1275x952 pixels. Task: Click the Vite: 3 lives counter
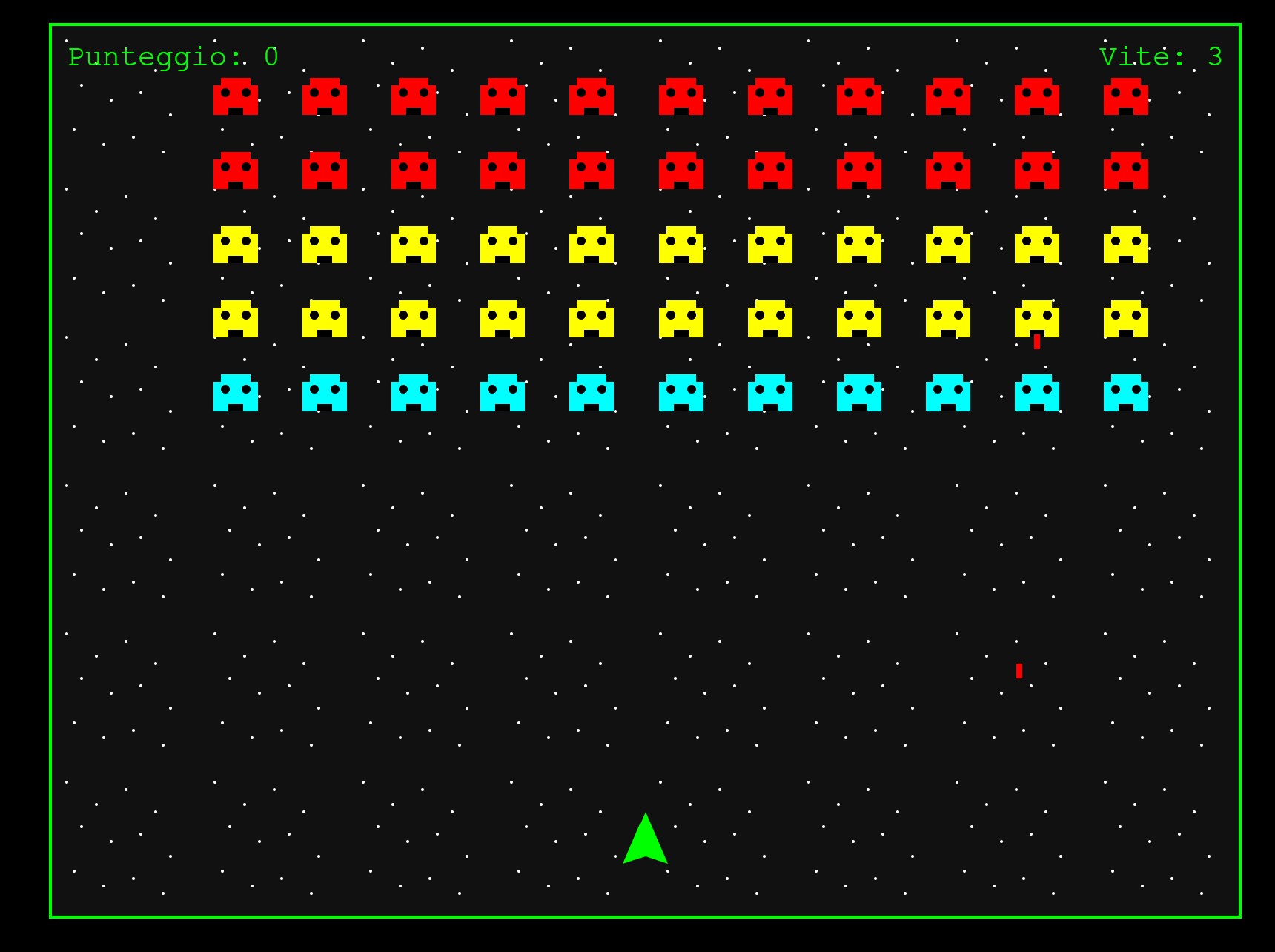click(x=1162, y=54)
